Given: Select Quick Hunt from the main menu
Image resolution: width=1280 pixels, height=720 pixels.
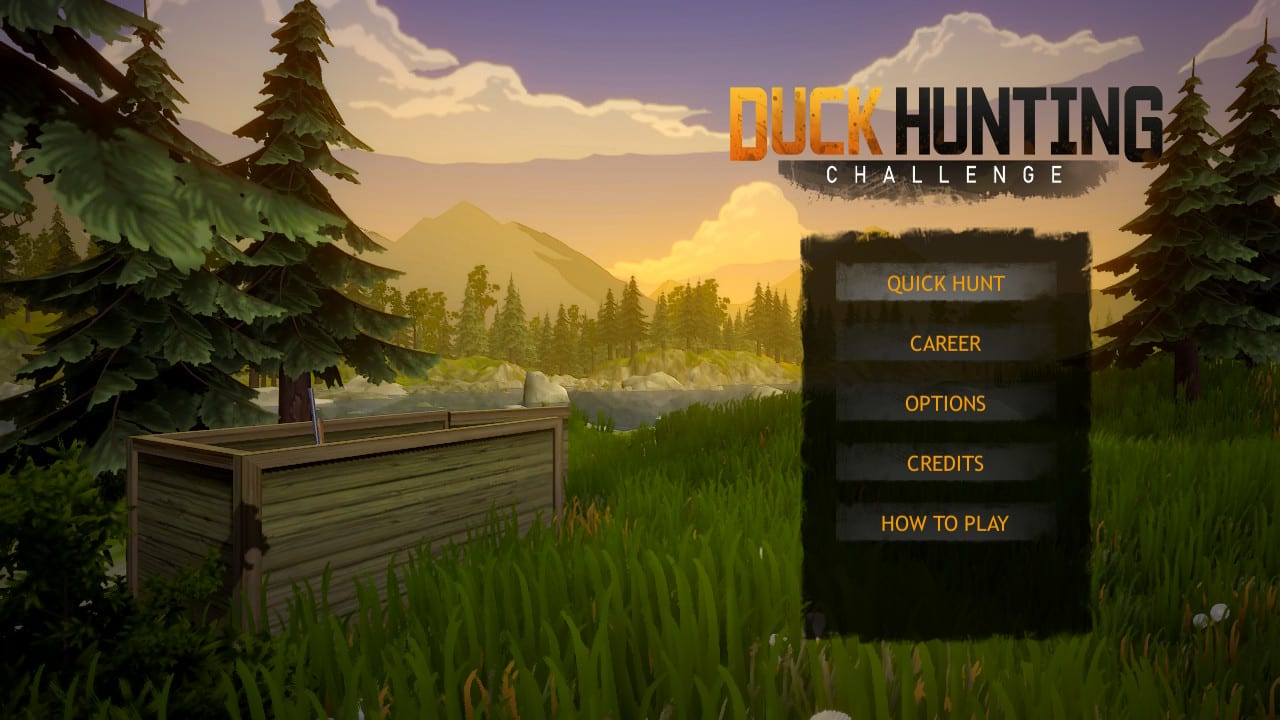Looking at the screenshot, I should coord(947,283).
